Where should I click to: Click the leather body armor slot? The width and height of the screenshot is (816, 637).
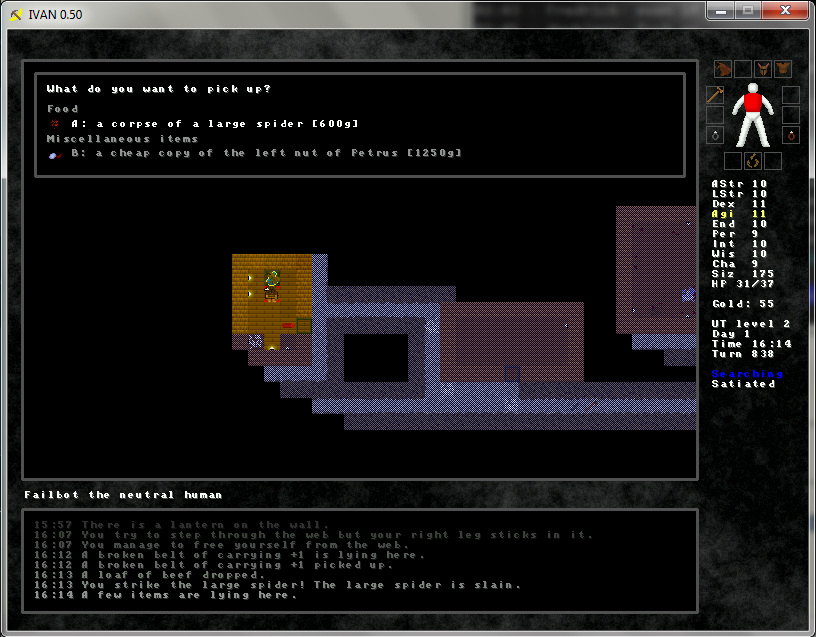click(782, 69)
